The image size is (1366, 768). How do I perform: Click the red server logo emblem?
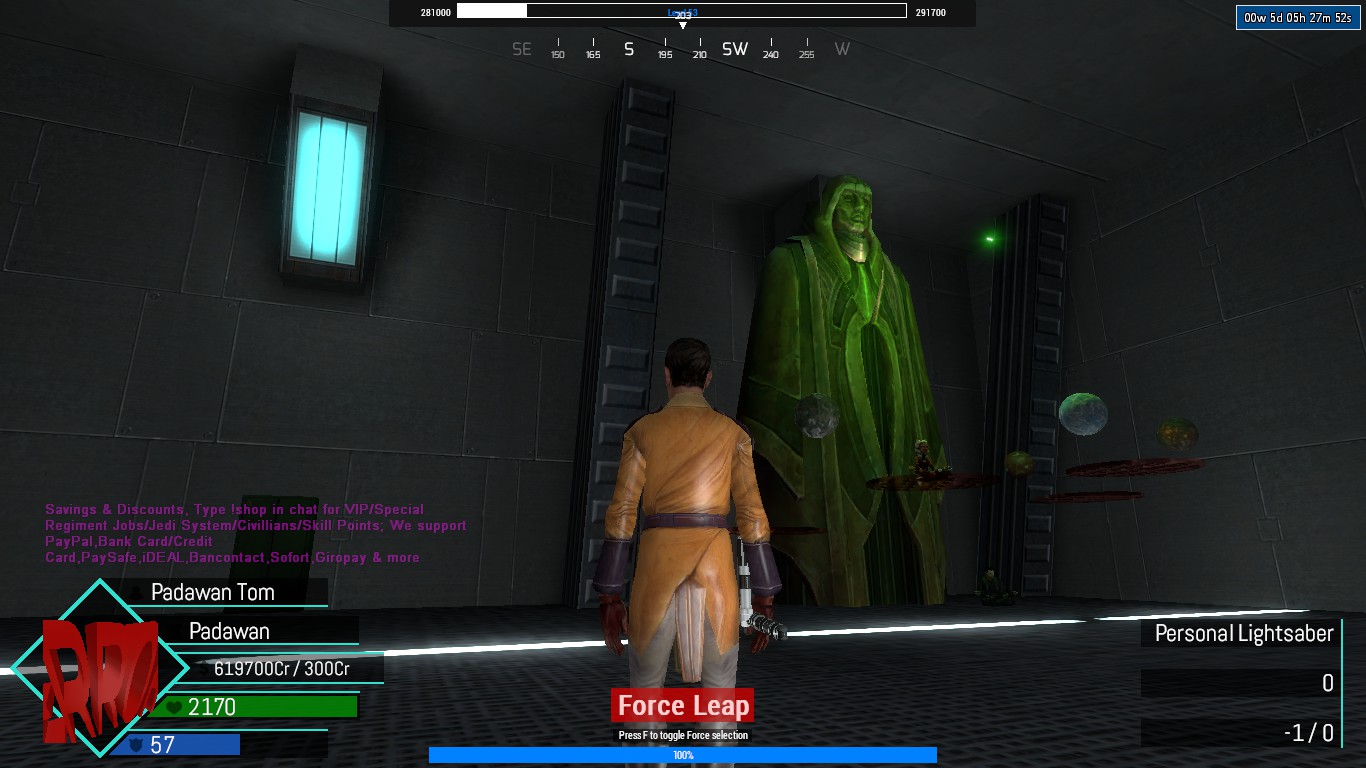pos(99,669)
